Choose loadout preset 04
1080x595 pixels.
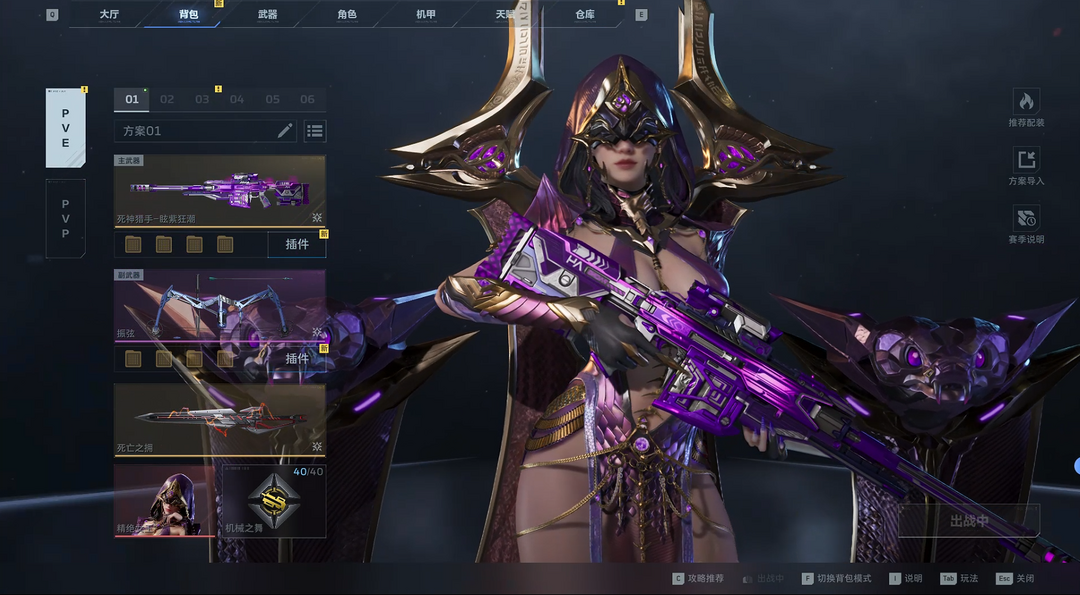[x=237, y=99]
